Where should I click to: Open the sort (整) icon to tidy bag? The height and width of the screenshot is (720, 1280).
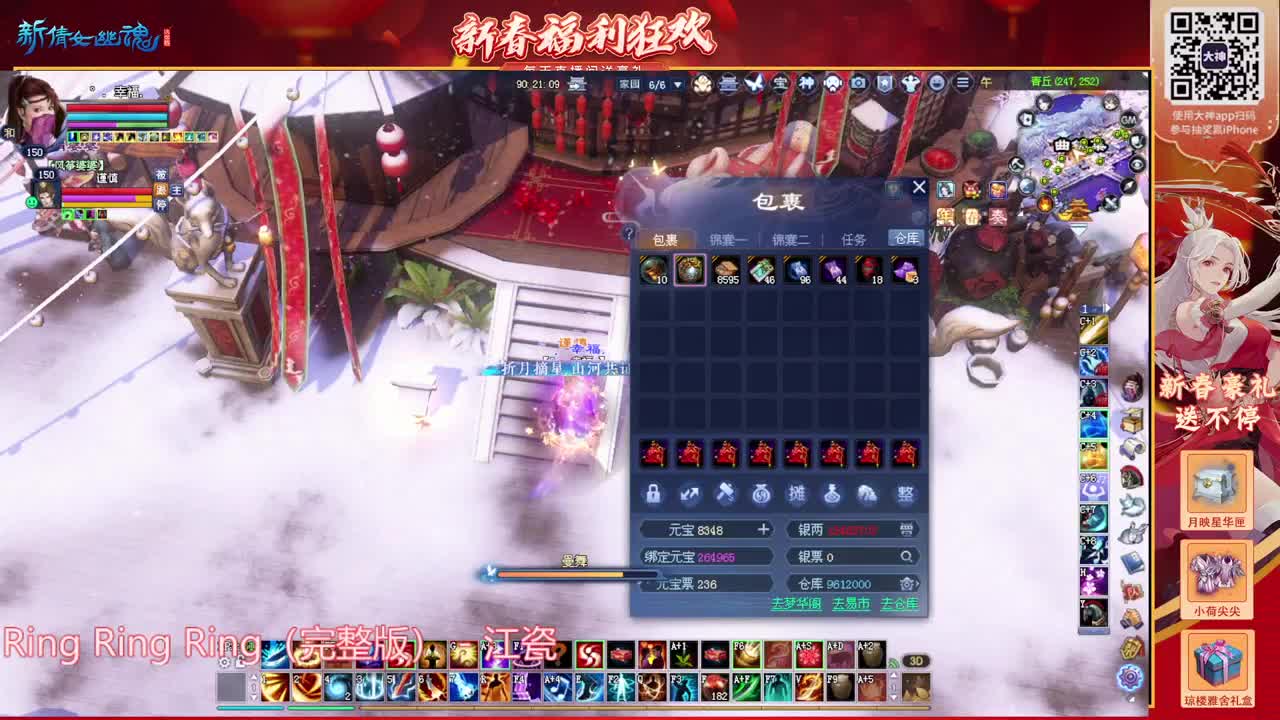click(905, 493)
